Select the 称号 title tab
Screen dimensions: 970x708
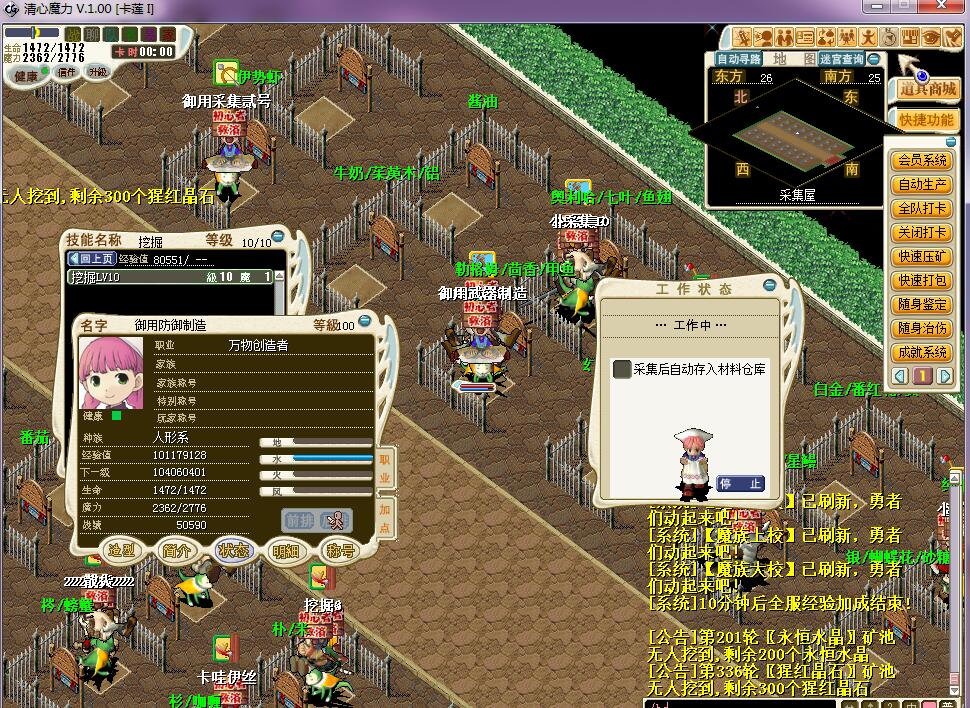click(x=341, y=550)
